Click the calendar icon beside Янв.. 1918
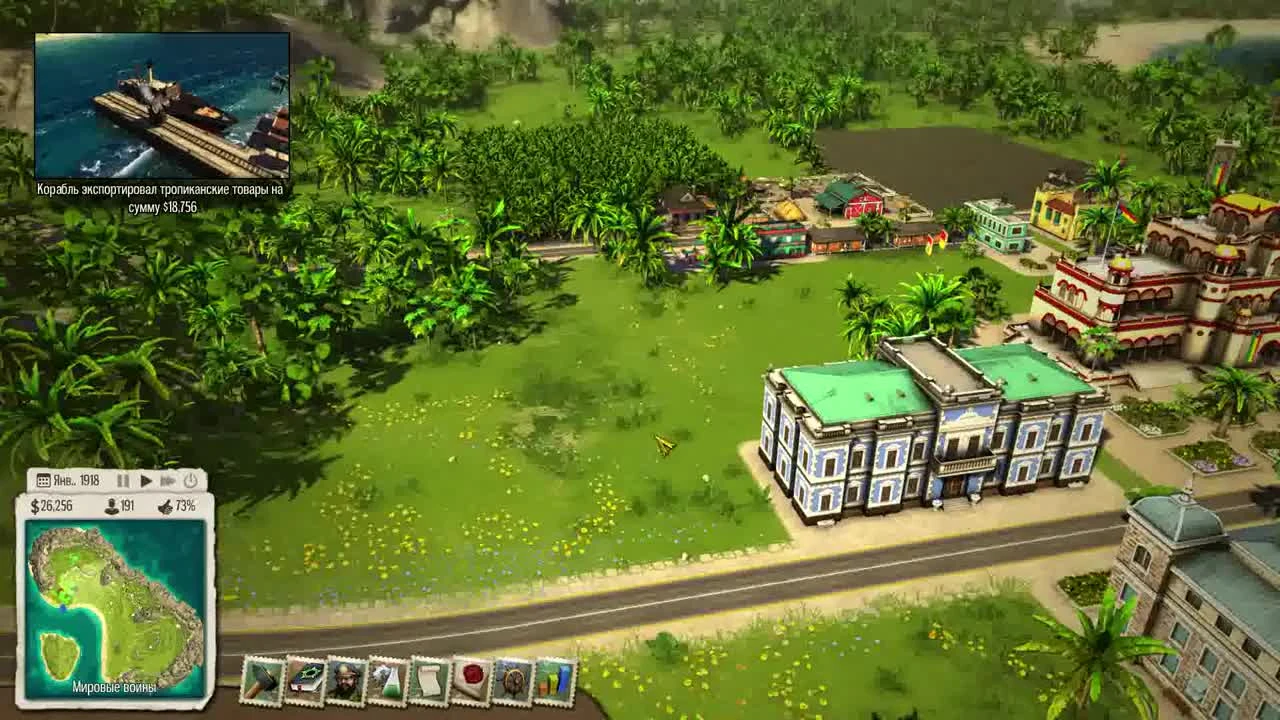Screen dimensions: 1280x720 44,481
